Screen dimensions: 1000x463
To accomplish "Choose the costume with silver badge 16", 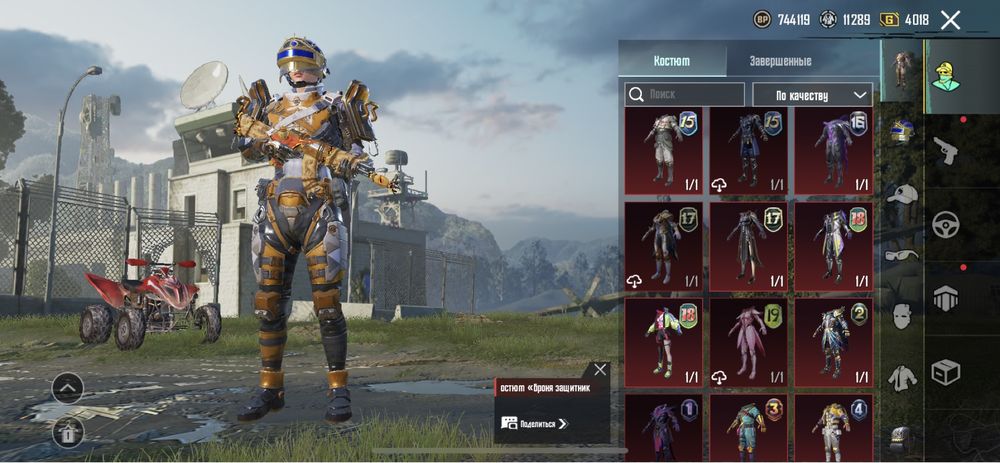I will tap(833, 151).
